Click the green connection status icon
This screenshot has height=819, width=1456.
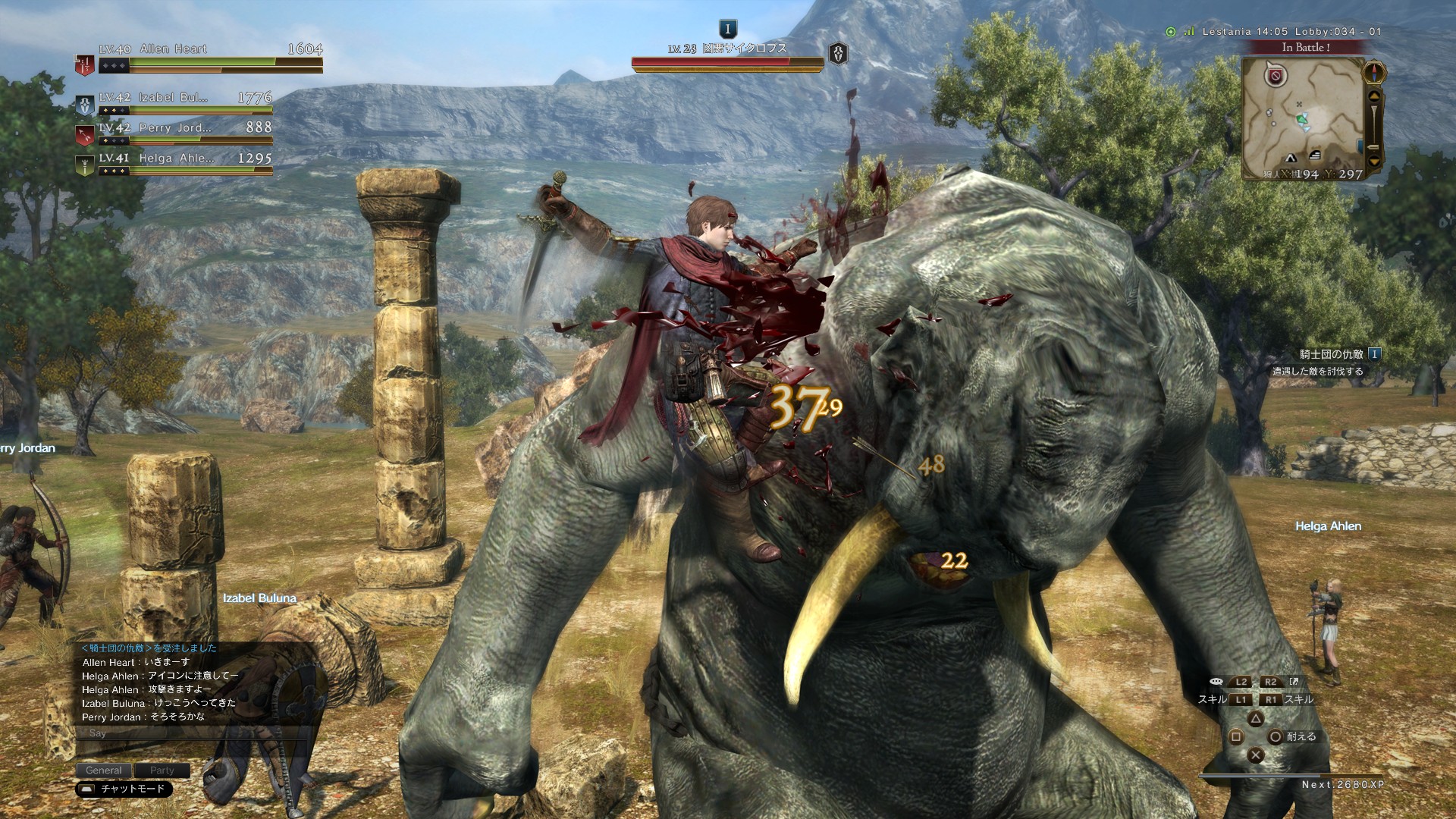click(x=1171, y=32)
